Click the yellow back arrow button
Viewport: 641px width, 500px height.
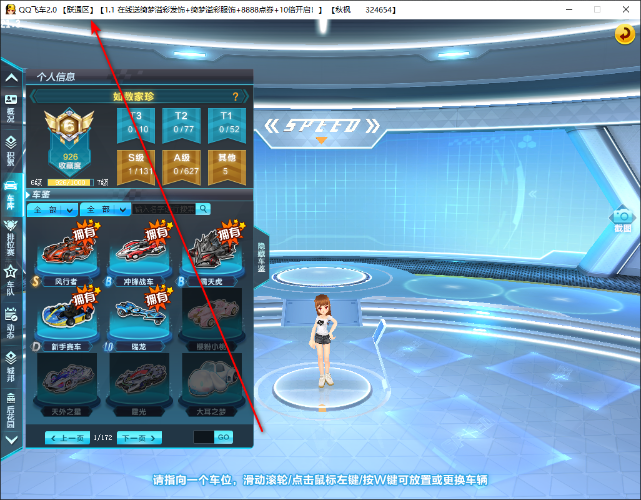[x=623, y=35]
